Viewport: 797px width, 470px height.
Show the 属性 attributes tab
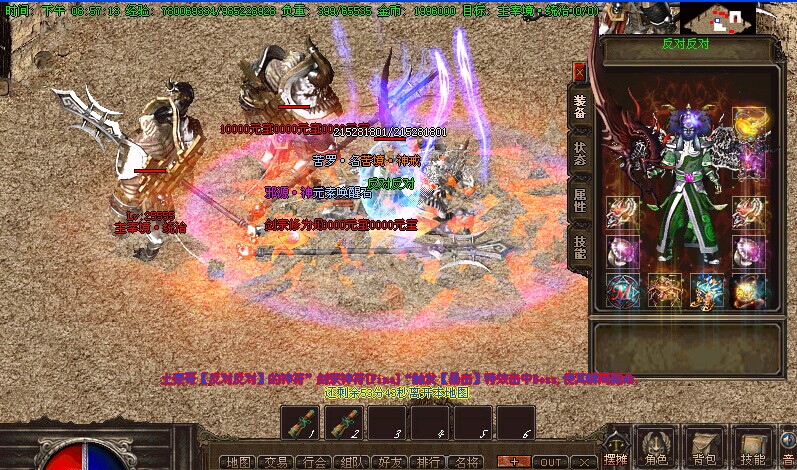click(x=580, y=198)
